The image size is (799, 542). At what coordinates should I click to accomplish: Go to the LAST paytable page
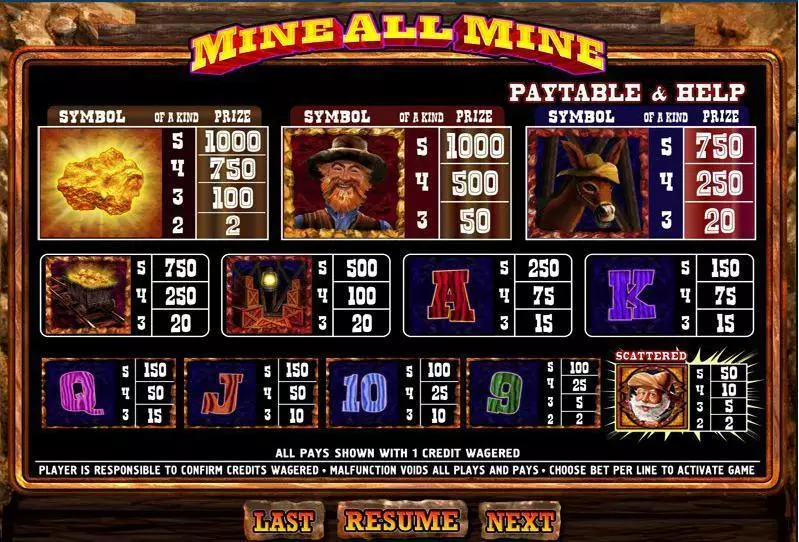[283, 521]
